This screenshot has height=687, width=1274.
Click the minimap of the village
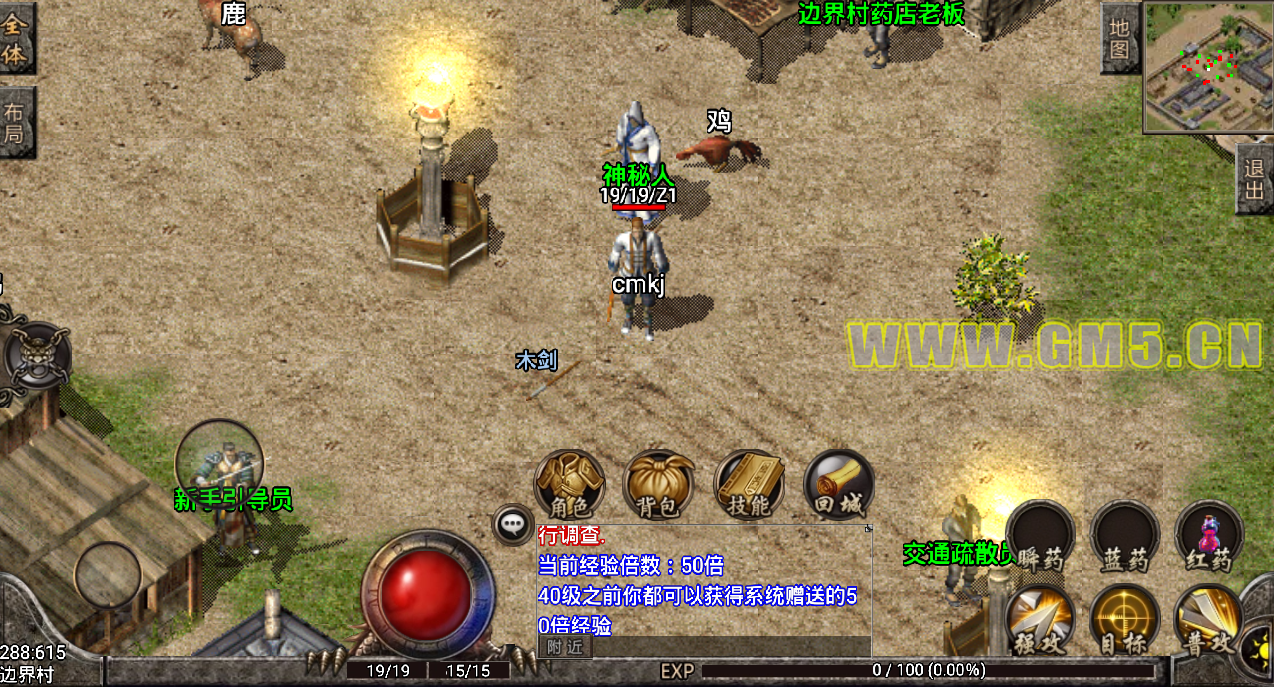click(1206, 66)
